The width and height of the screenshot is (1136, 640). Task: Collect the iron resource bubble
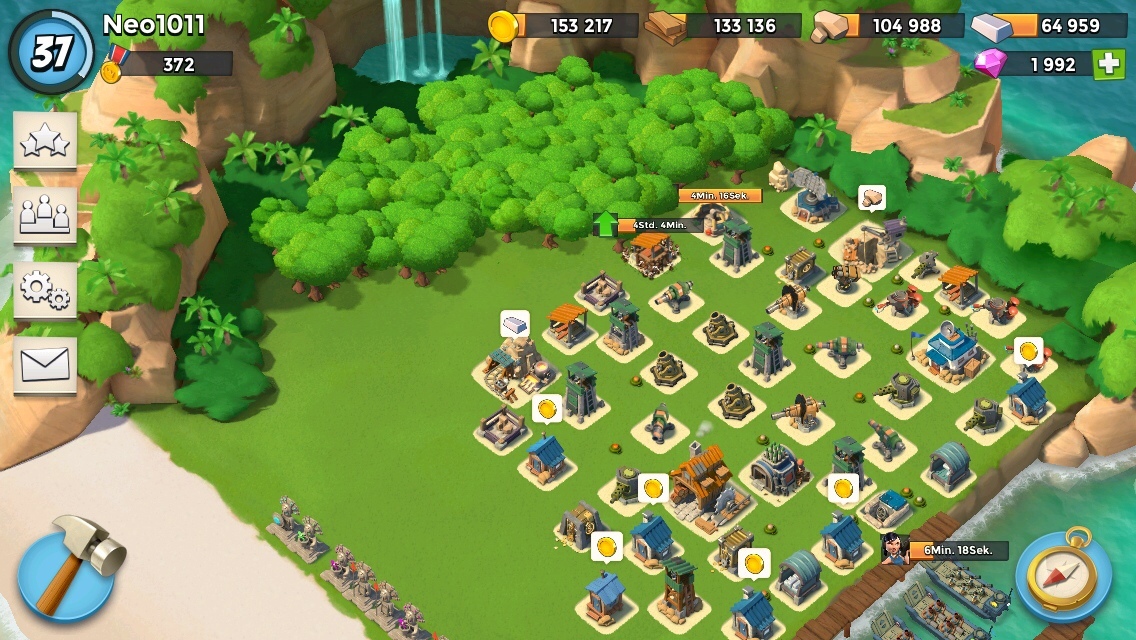[x=514, y=324]
